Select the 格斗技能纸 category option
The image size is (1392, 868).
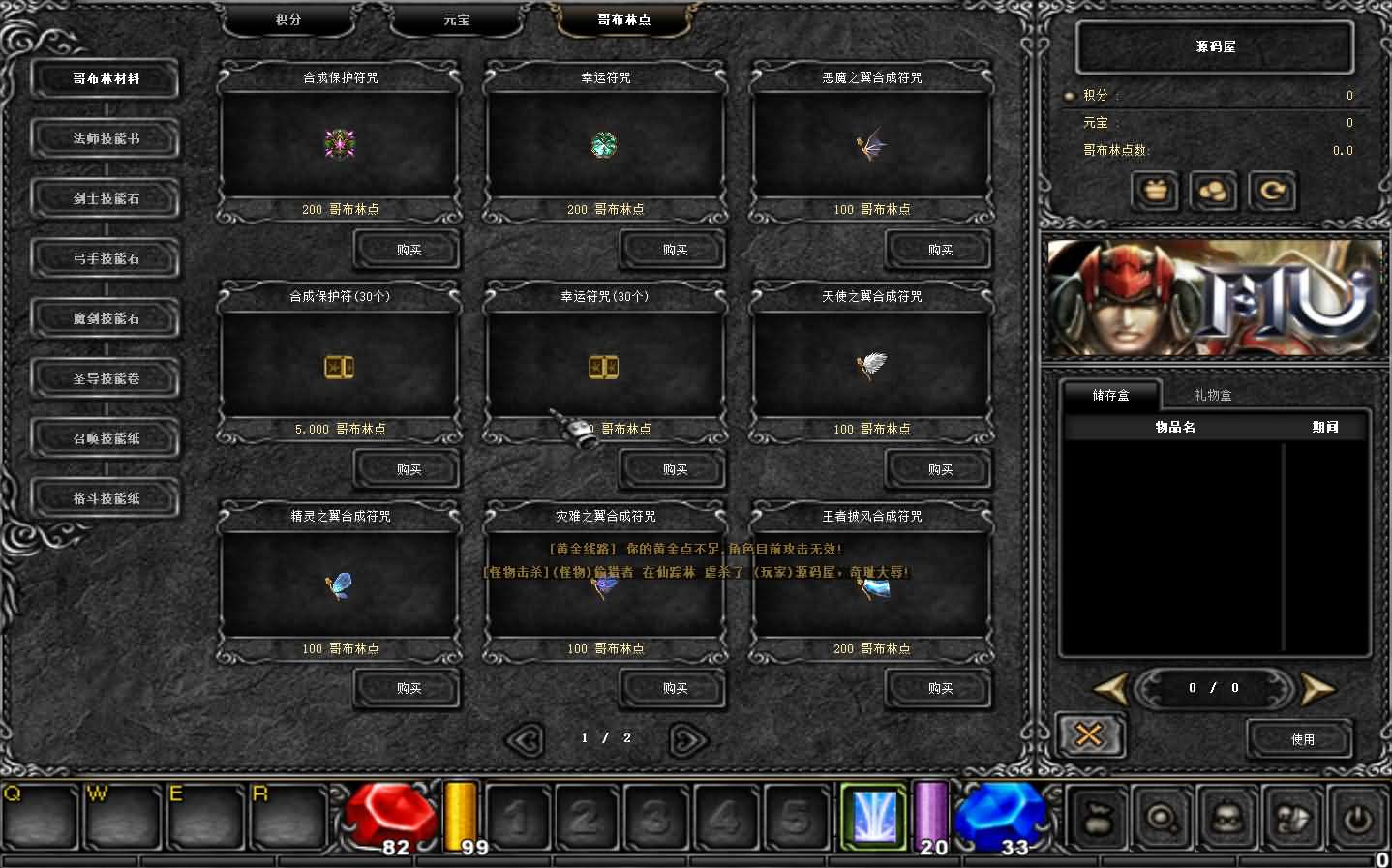click(105, 498)
